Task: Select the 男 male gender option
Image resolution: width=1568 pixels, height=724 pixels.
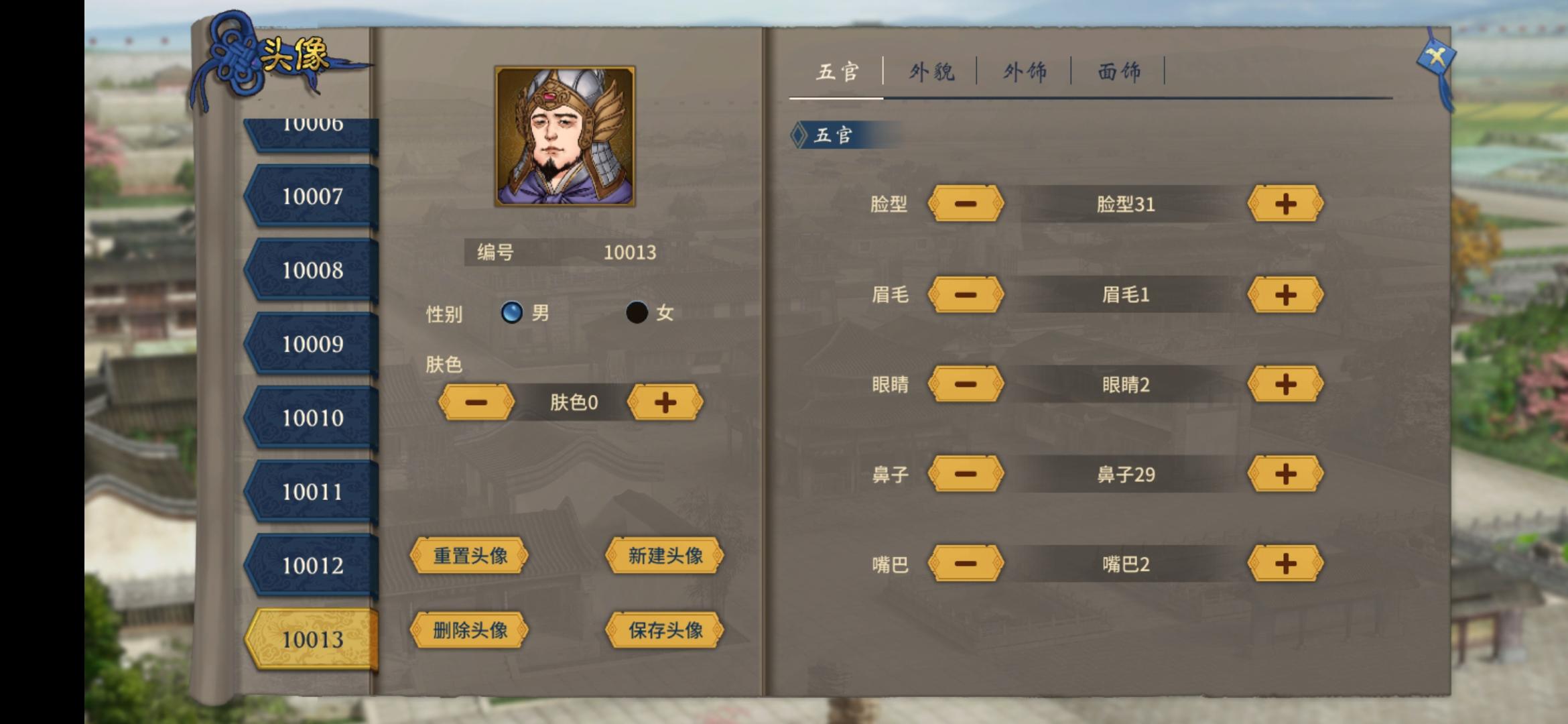Action: (x=513, y=313)
